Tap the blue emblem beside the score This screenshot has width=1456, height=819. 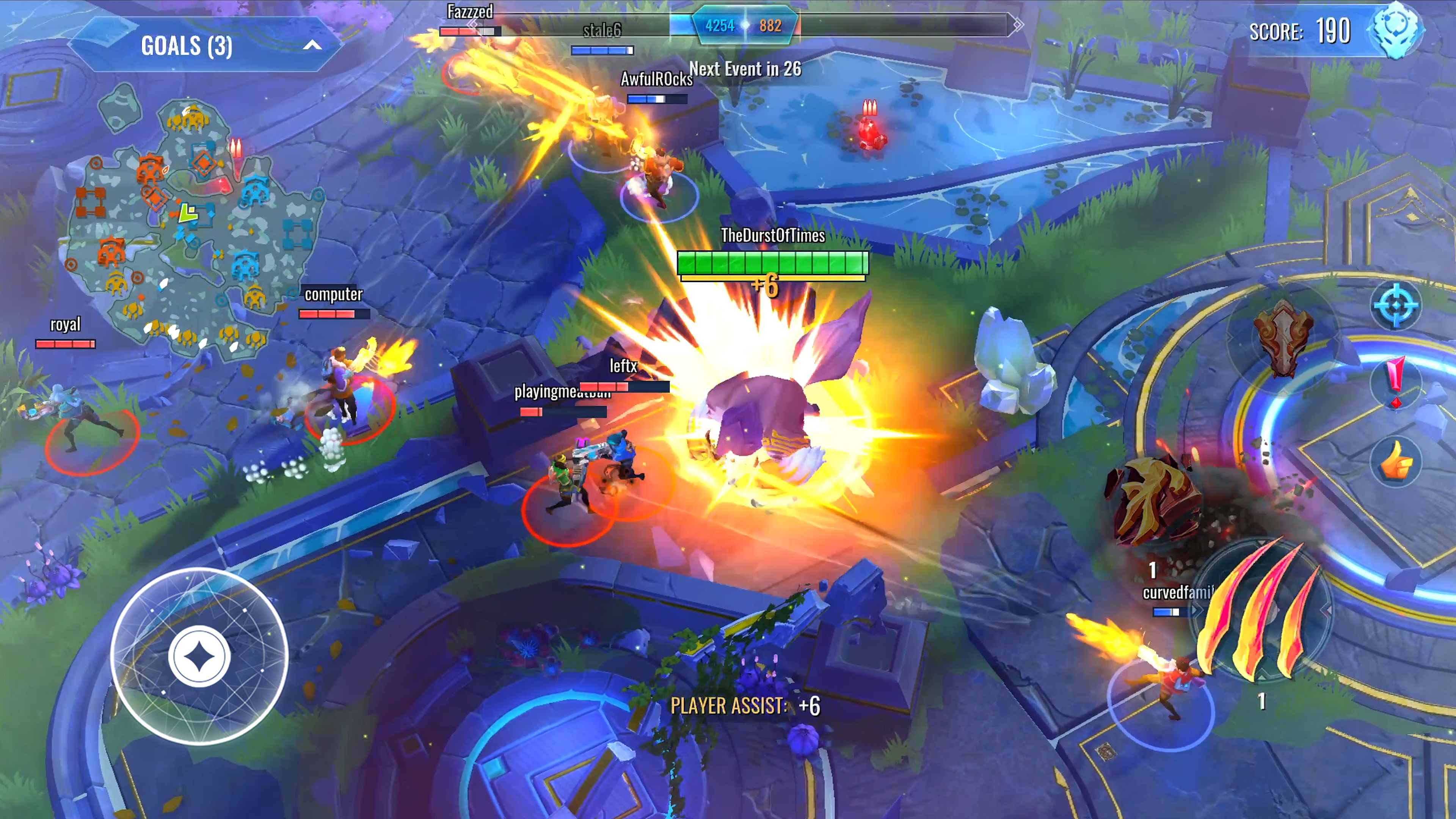tap(1395, 30)
